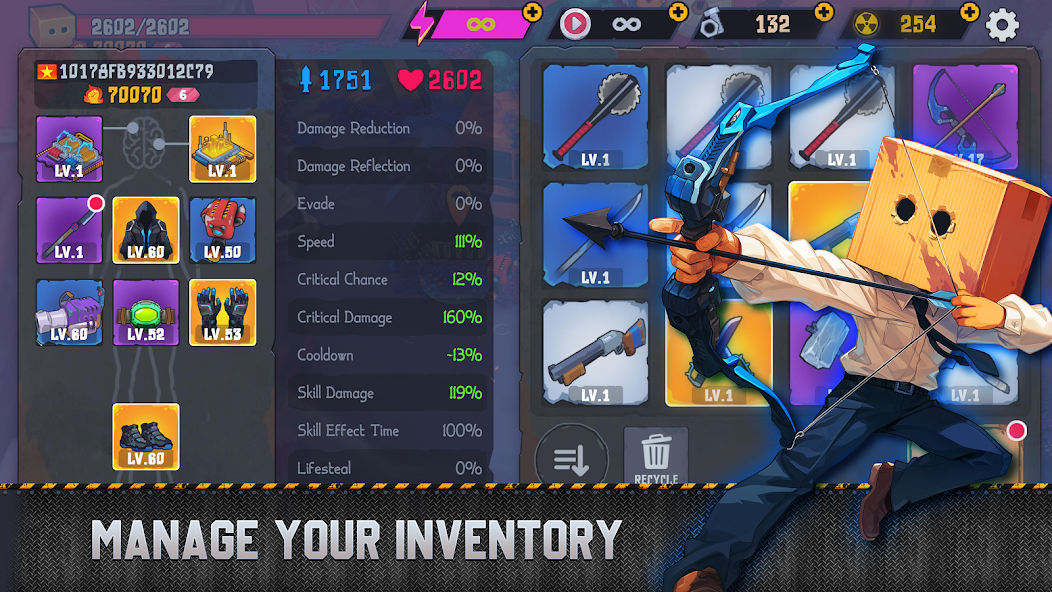Viewport: 1052px width, 592px height.
Task: Open the equipped gloves LV.53 slot
Action: tap(222, 312)
